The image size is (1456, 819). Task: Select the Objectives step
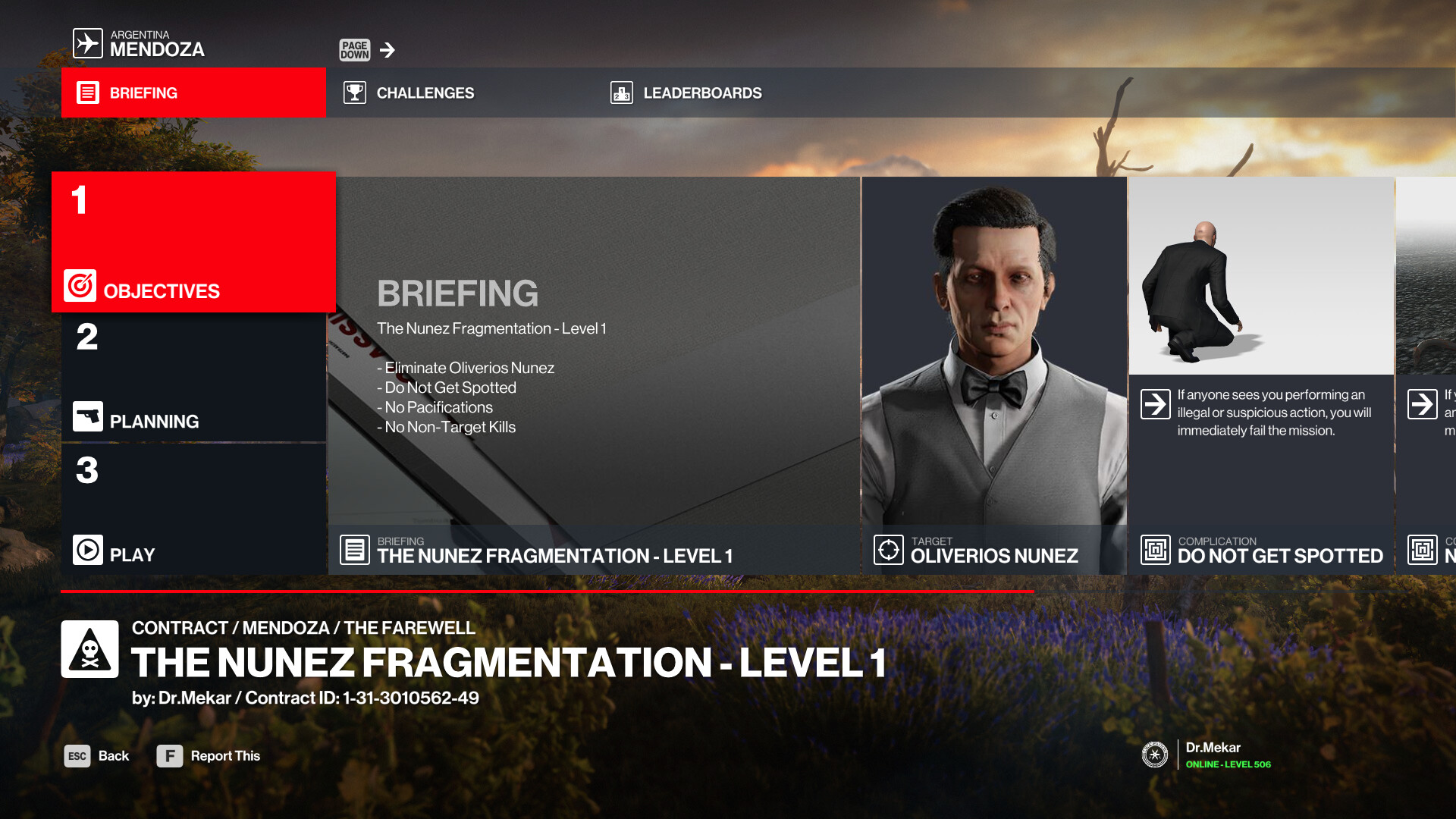(x=193, y=243)
